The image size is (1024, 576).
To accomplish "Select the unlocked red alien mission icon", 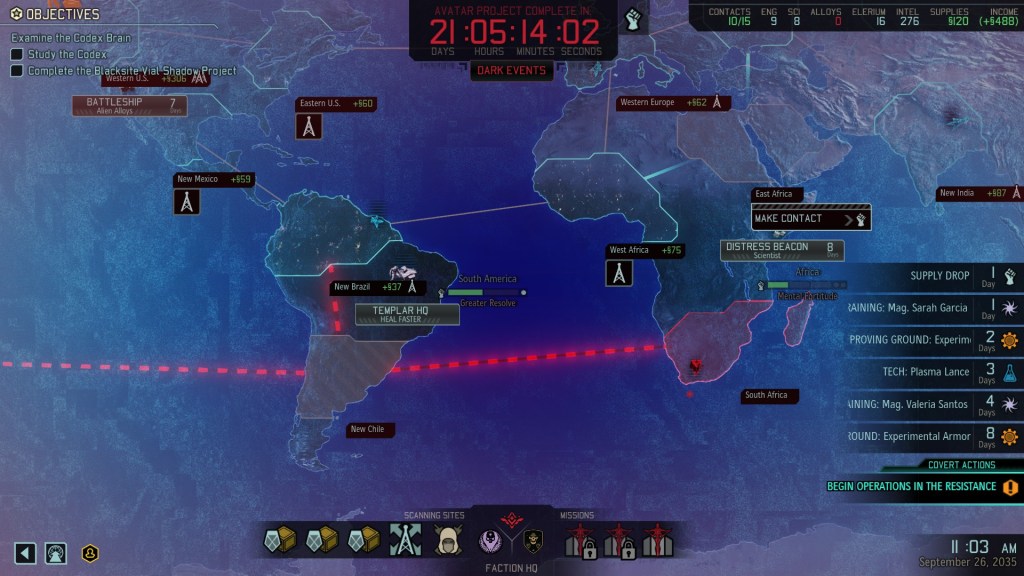I will [x=656, y=540].
